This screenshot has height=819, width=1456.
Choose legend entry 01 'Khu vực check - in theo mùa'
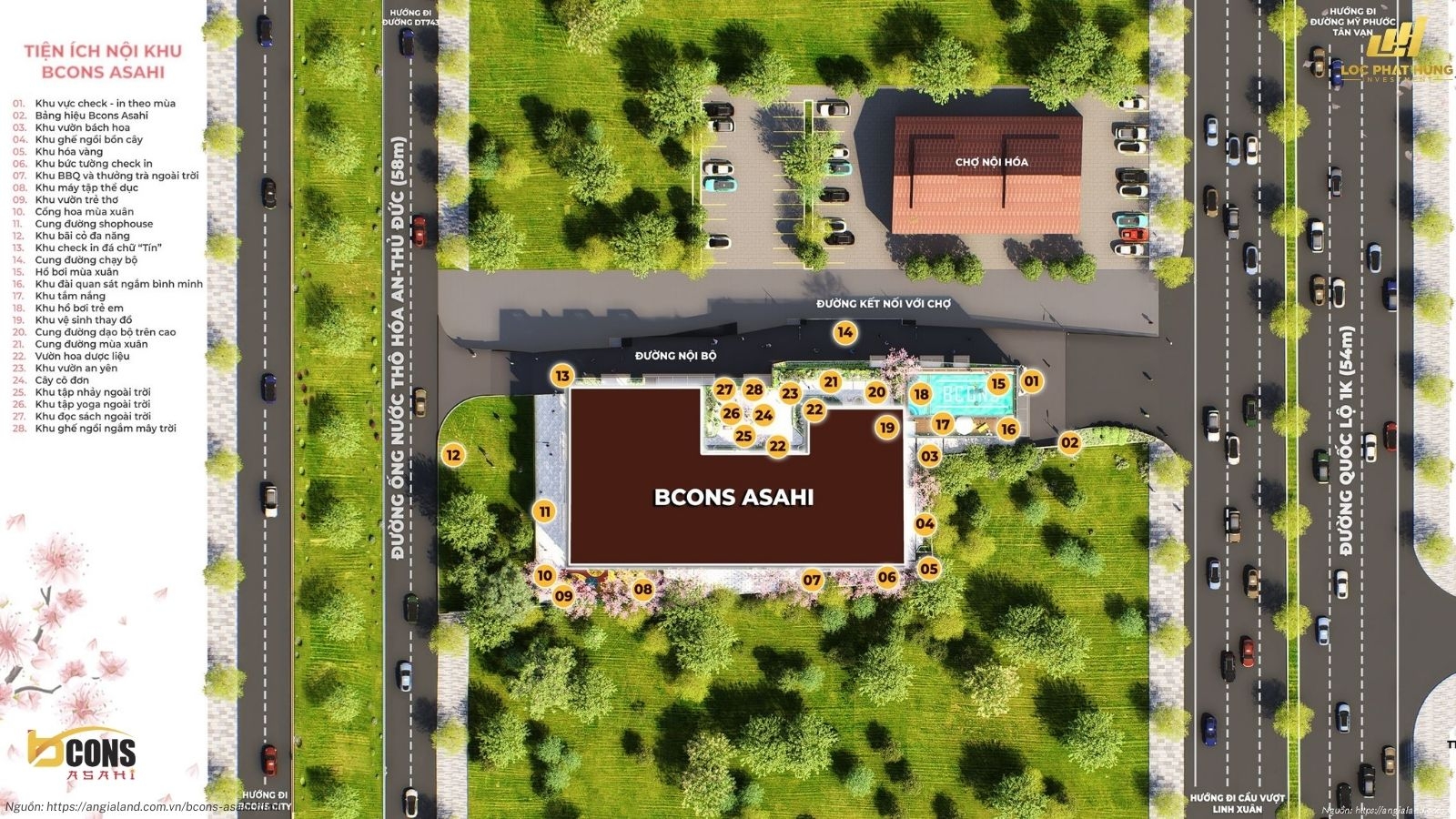(x=105, y=104)
